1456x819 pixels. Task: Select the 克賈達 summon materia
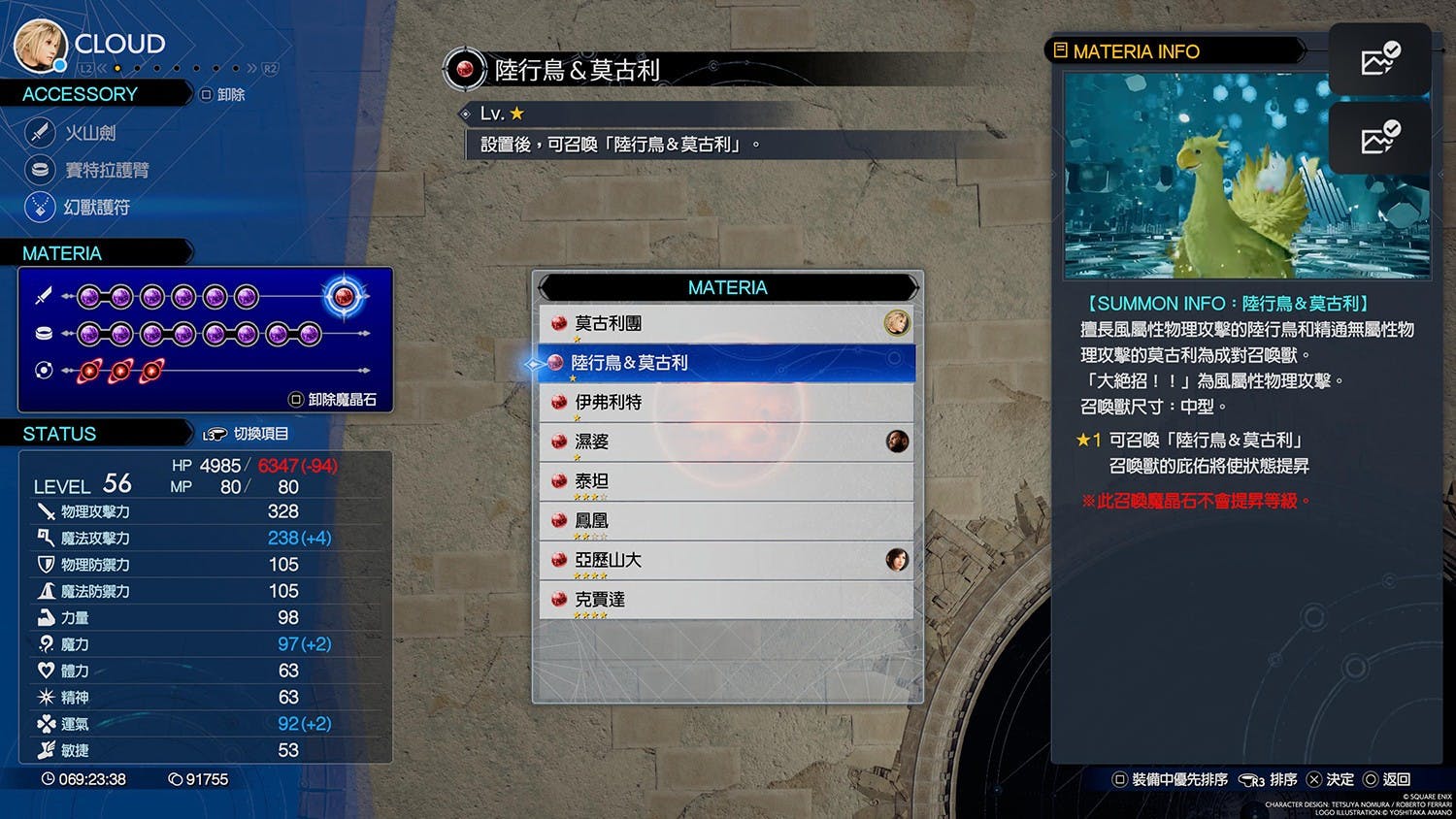pos(726,601)
